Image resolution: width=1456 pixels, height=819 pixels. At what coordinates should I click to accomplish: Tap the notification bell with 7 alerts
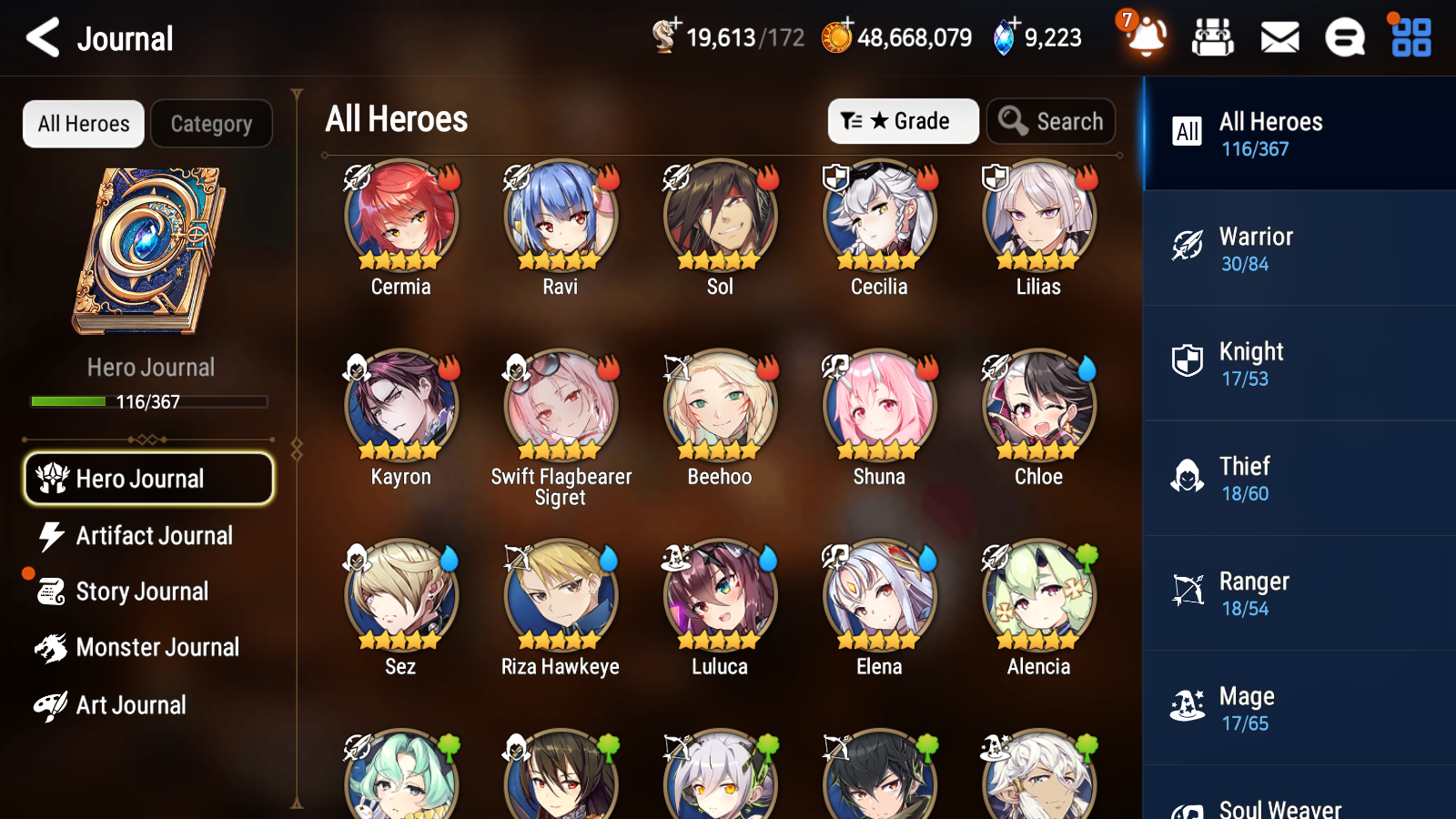coord(1147,37)
